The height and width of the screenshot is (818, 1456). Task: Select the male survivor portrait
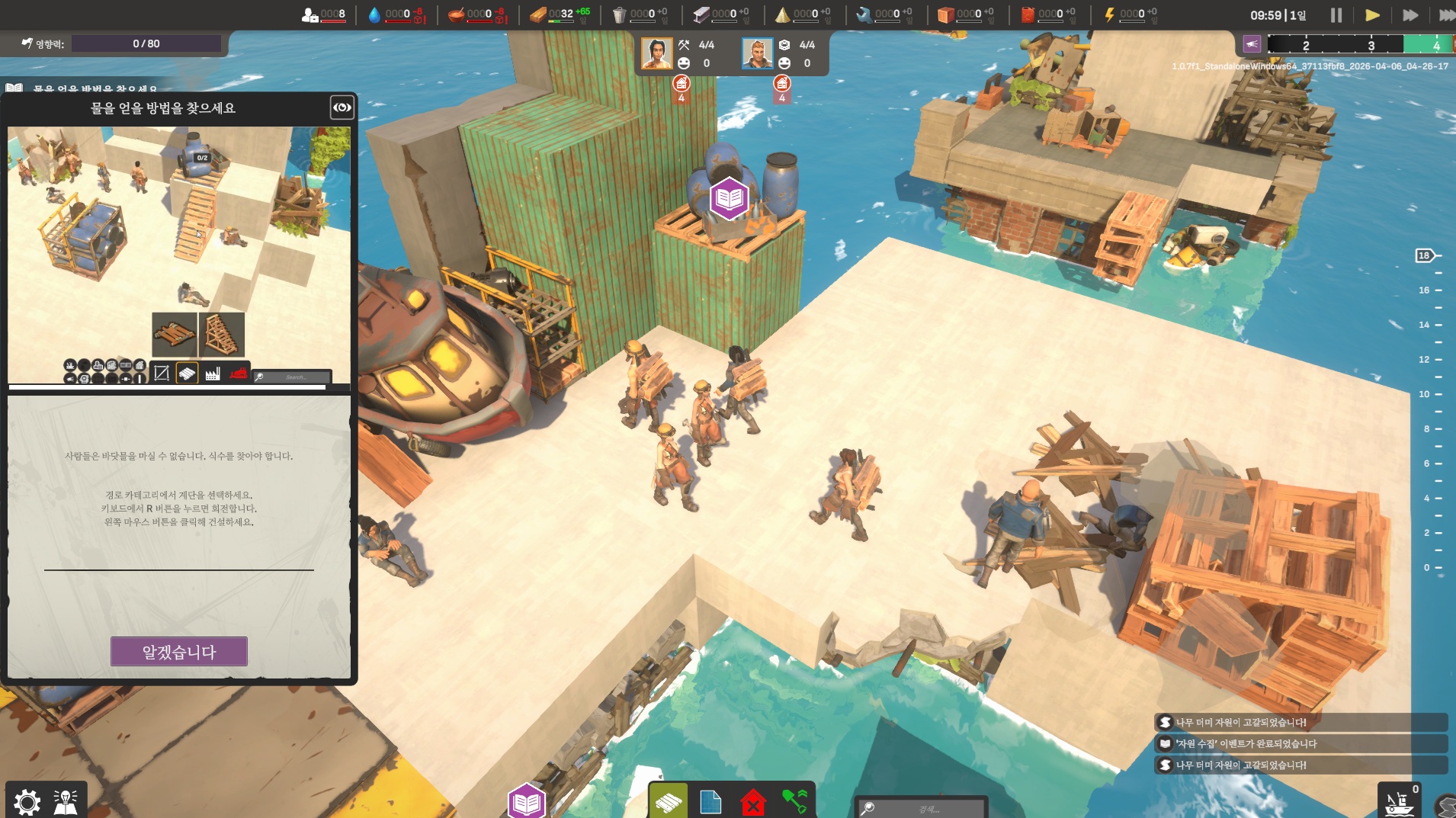tap(757, 54)
